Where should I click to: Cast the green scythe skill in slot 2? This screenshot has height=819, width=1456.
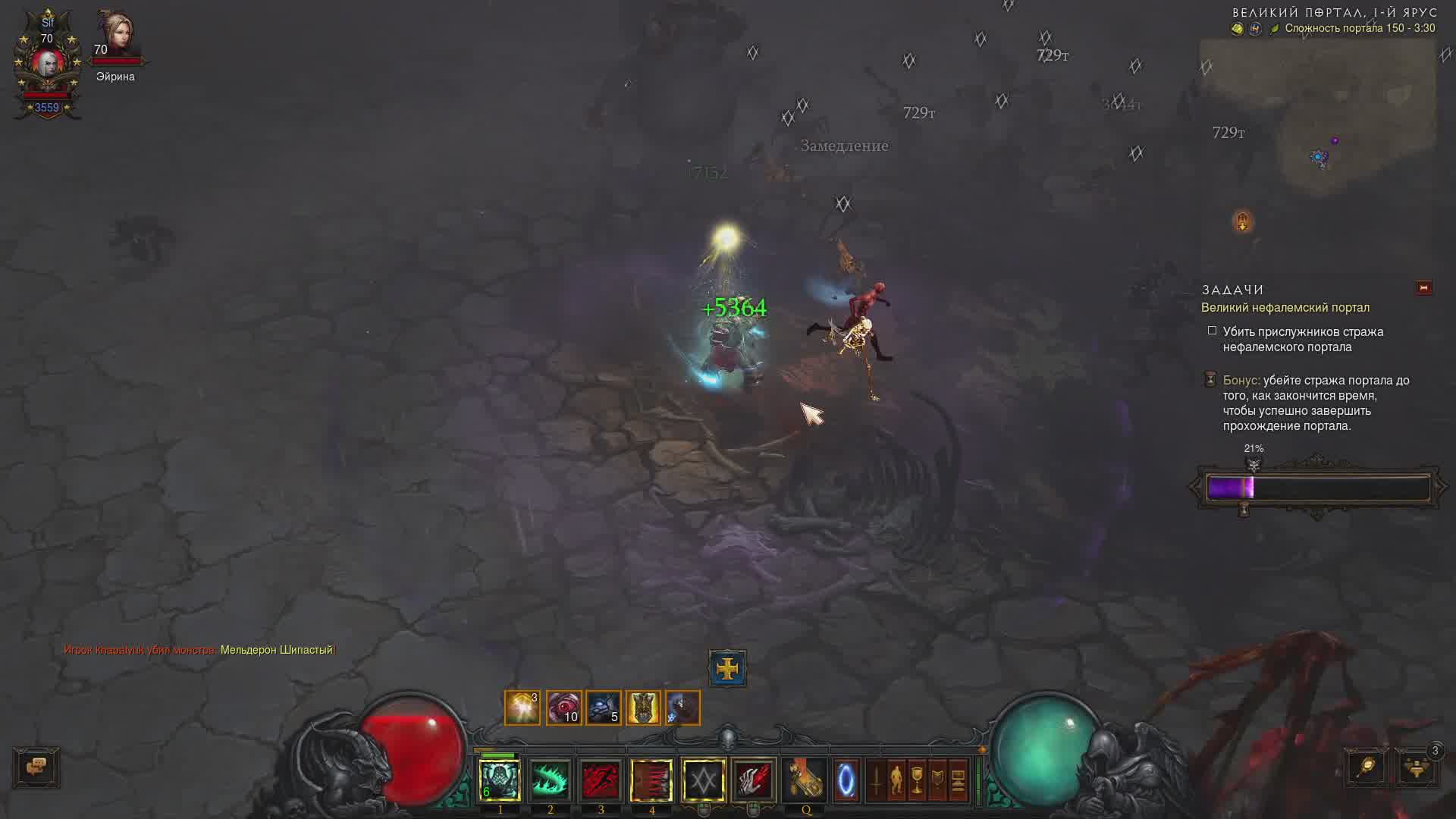pyautogui.click(x=551, y=780)
